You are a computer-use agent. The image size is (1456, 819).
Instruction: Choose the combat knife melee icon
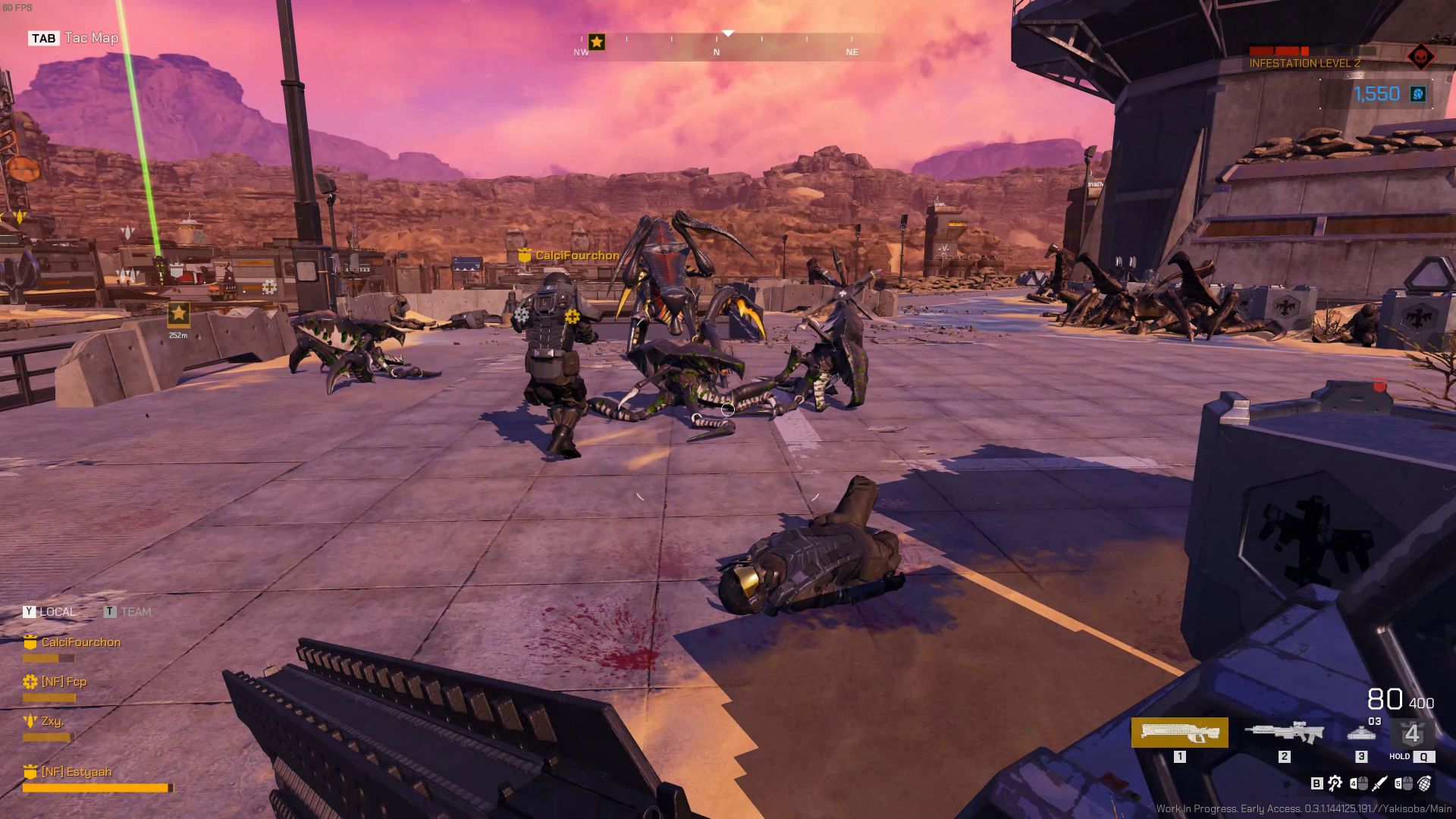point(1380,783)
